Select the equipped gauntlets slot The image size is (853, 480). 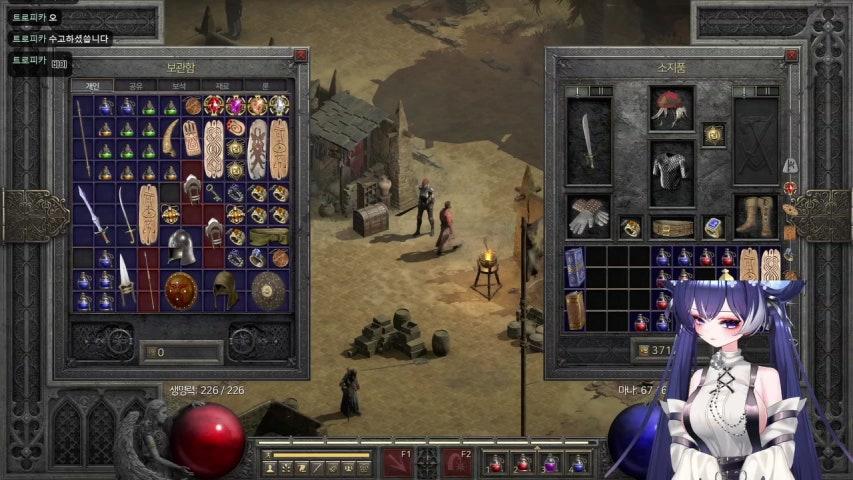(x=589, y=215)
